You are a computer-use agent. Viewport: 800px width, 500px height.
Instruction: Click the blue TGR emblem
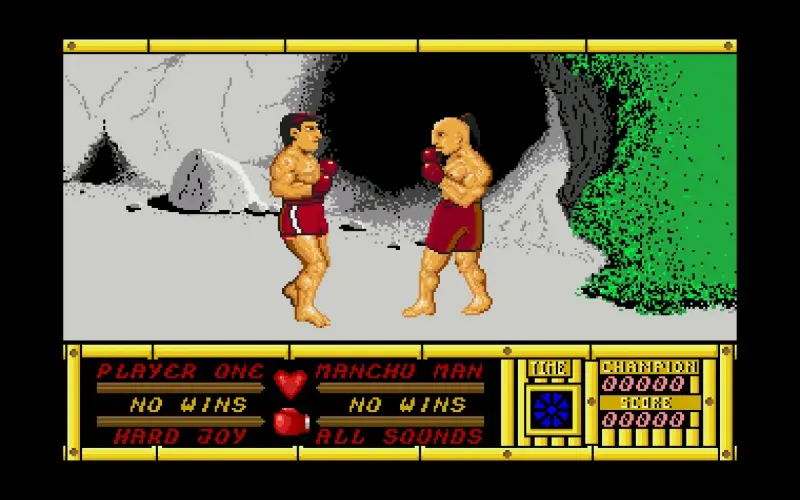(552, 409)
